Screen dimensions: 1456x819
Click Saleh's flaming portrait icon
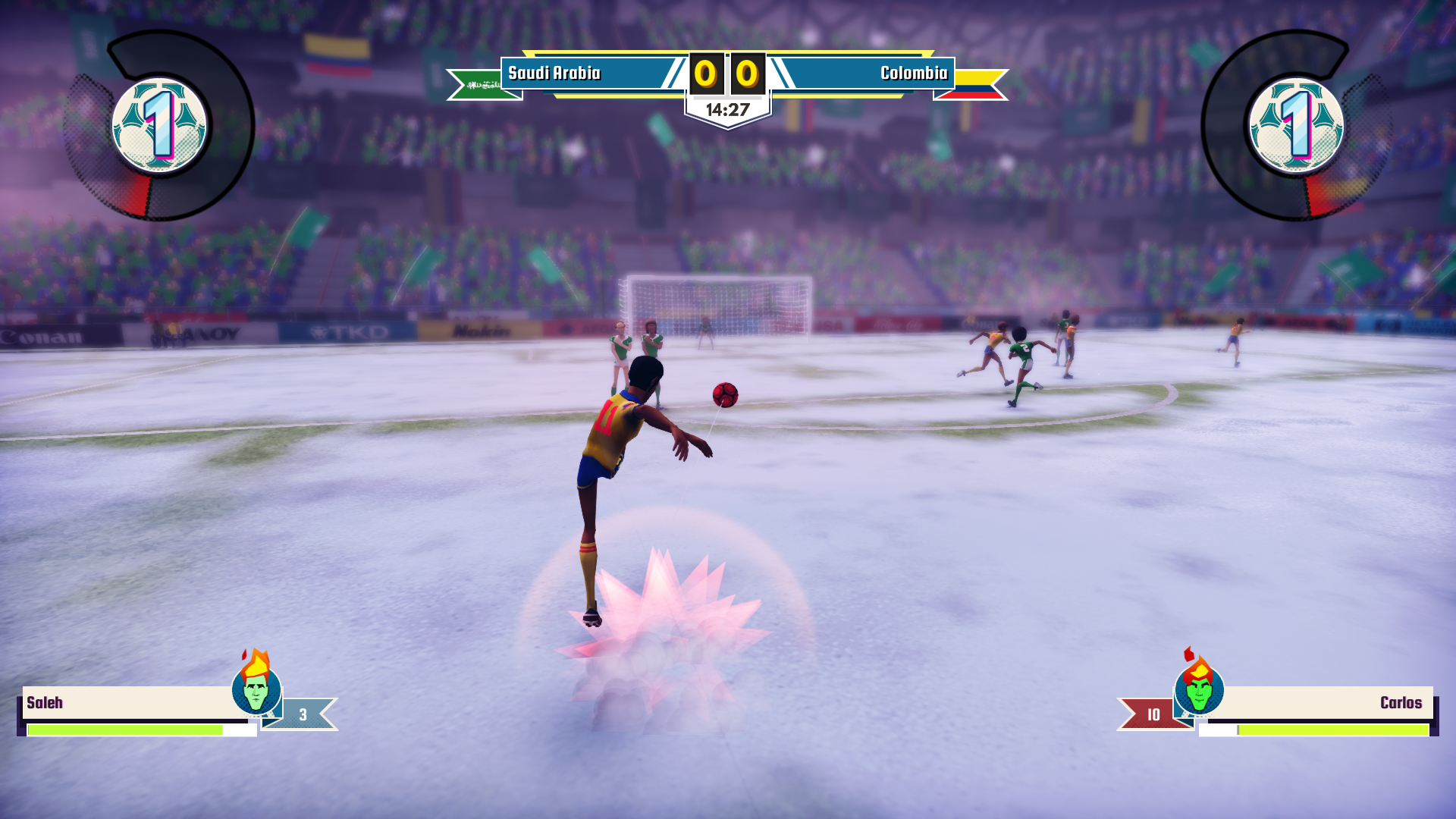click(x=256, y=687)
